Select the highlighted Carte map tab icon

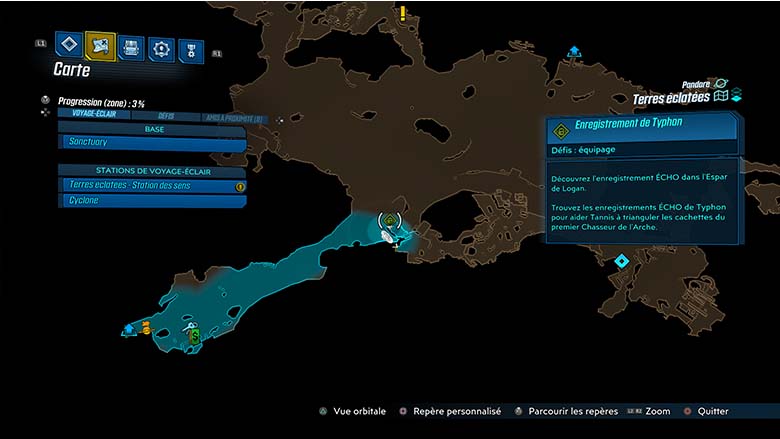100,45
